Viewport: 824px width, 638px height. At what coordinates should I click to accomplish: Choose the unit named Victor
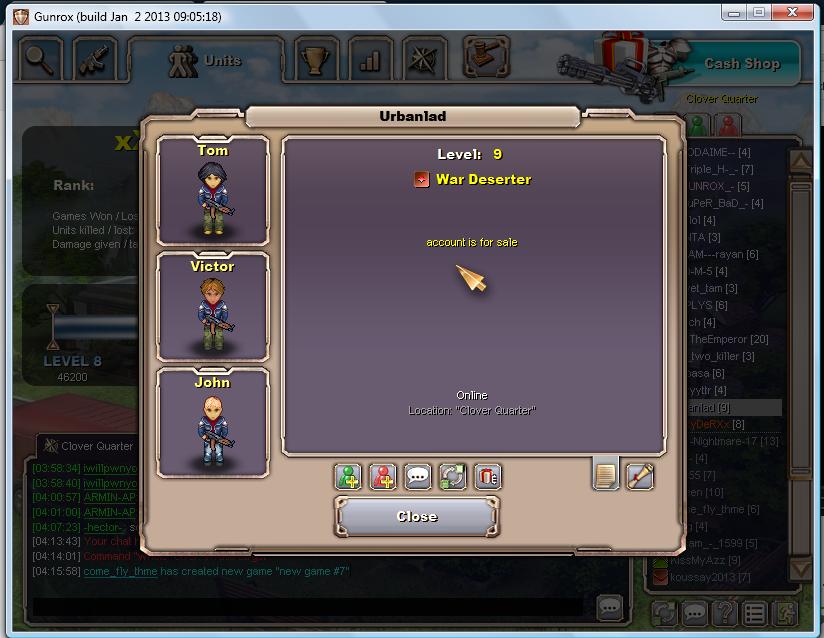pyautogui.click(x=213, y=306)
